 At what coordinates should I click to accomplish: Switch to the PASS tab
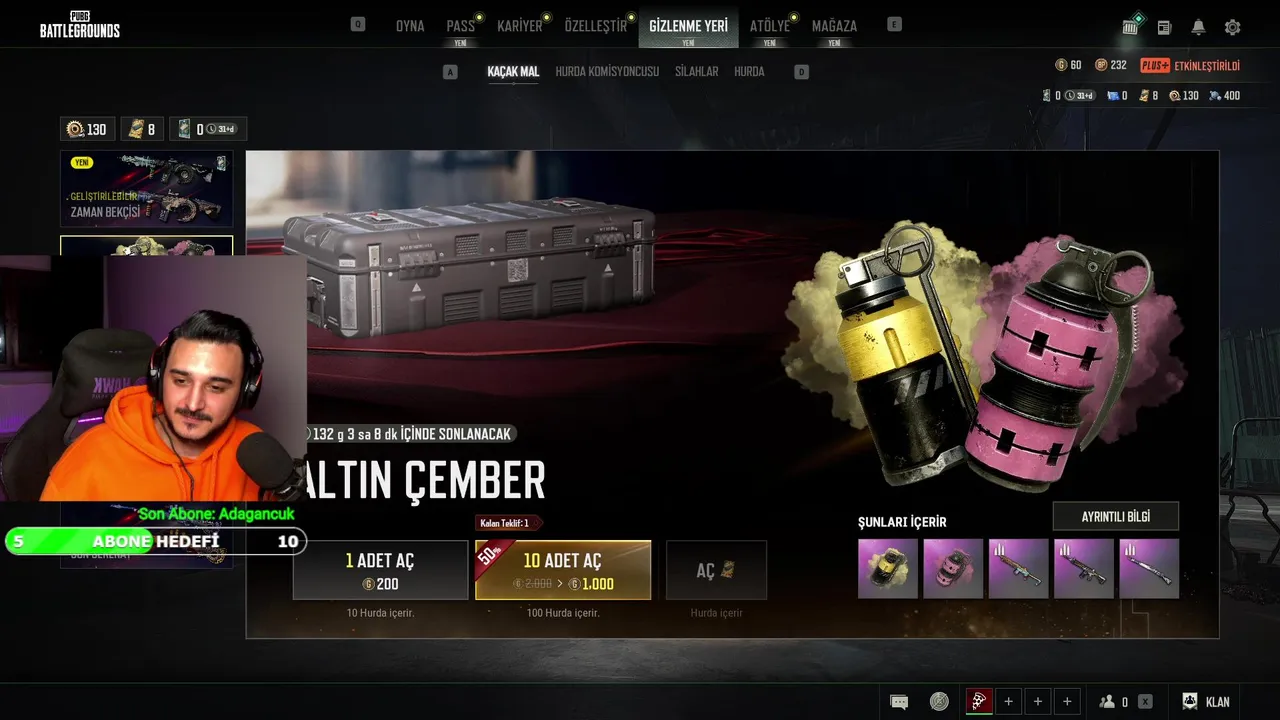pos(461,26)
